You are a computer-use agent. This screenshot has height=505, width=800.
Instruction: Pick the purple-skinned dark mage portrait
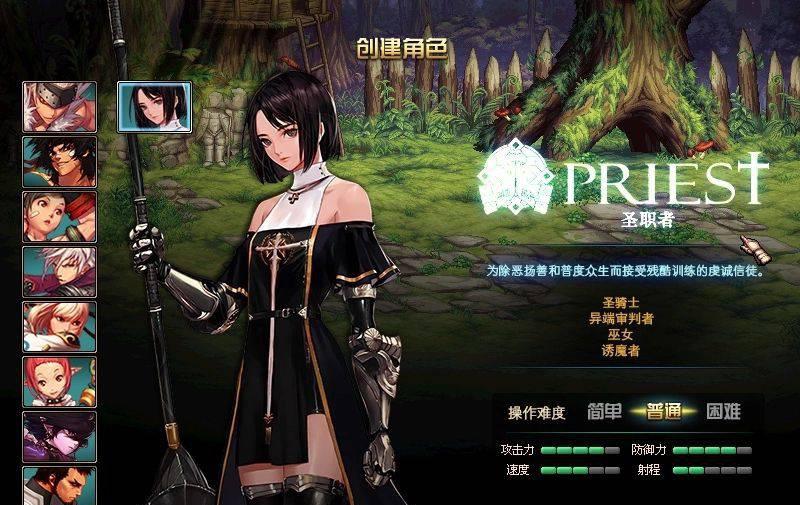60,436
